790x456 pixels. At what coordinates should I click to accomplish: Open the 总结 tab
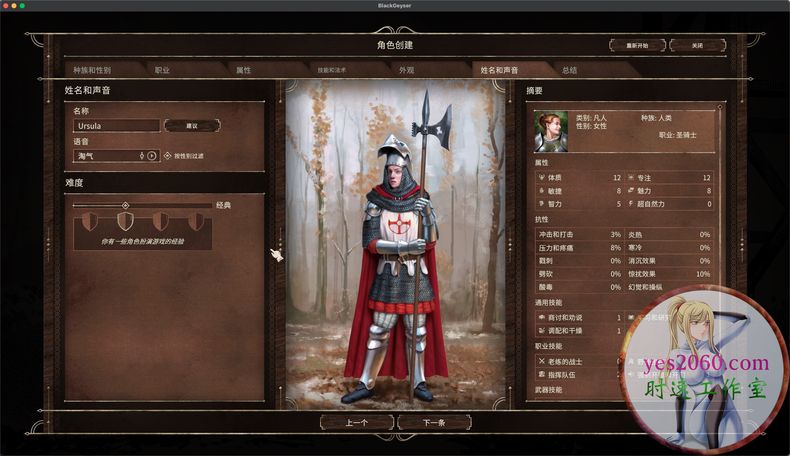[569, 71]
